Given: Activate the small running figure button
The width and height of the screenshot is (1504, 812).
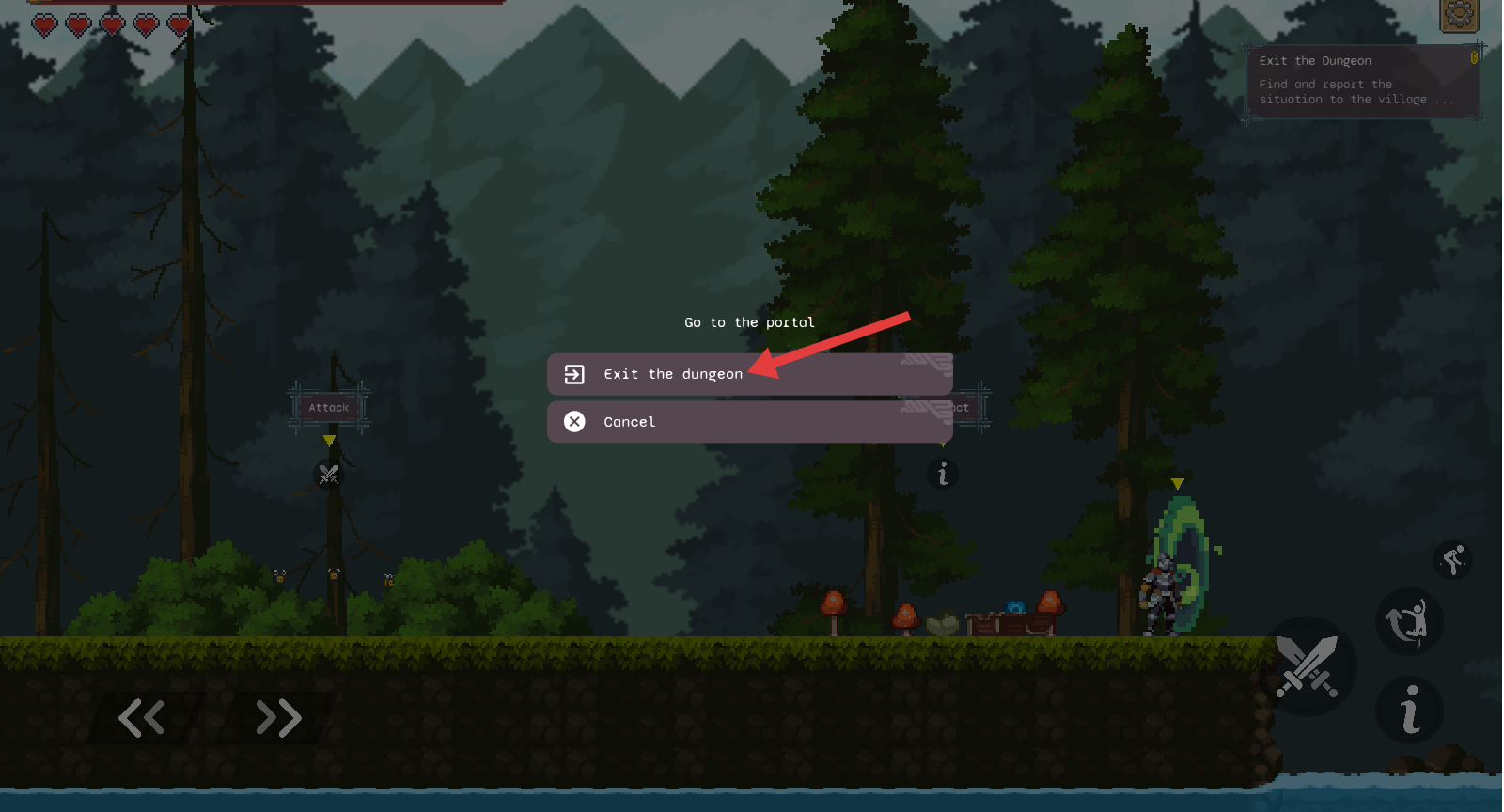Looking at the screenshot, I should point(1453,560).
